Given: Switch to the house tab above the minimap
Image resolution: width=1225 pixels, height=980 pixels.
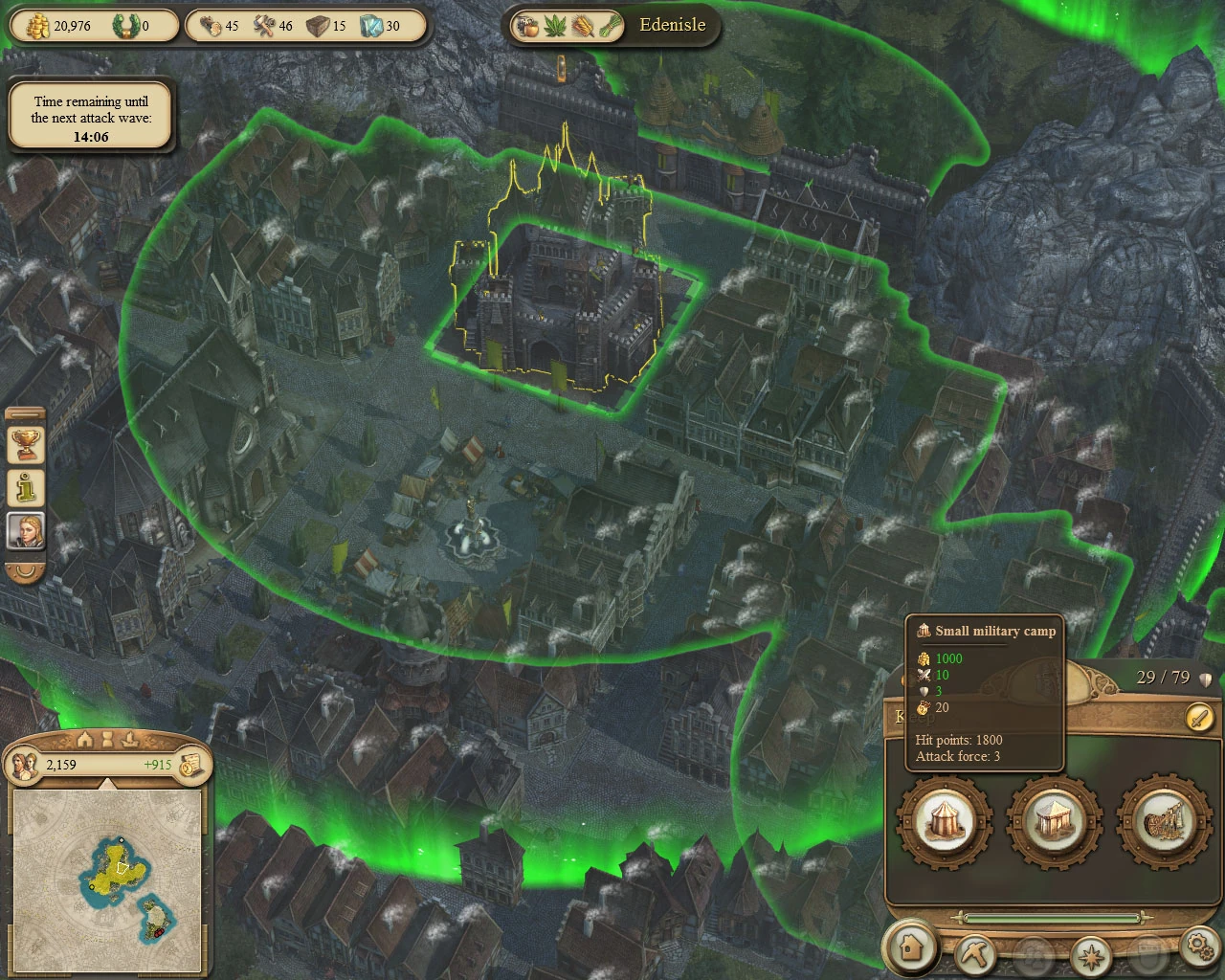Looking at the screenshot, I should click(84, 739).
